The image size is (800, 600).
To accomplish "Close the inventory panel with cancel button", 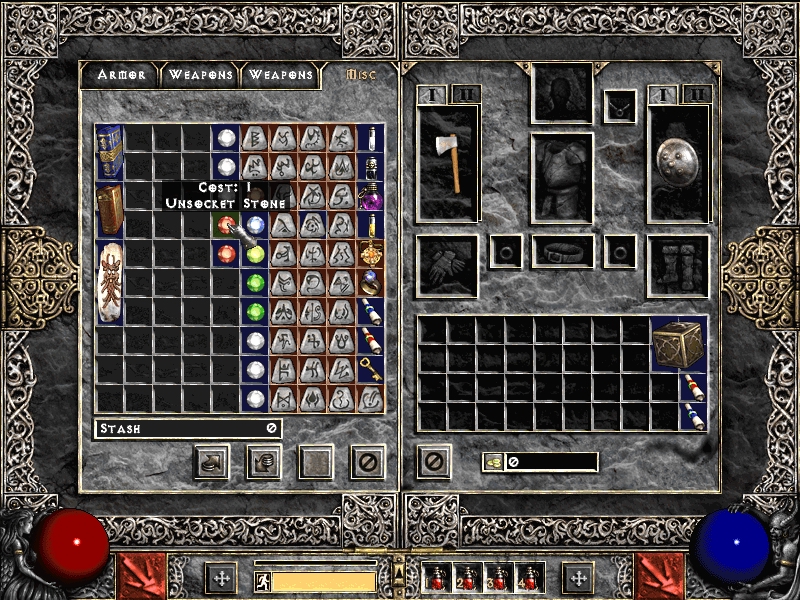I will (433, 461).
